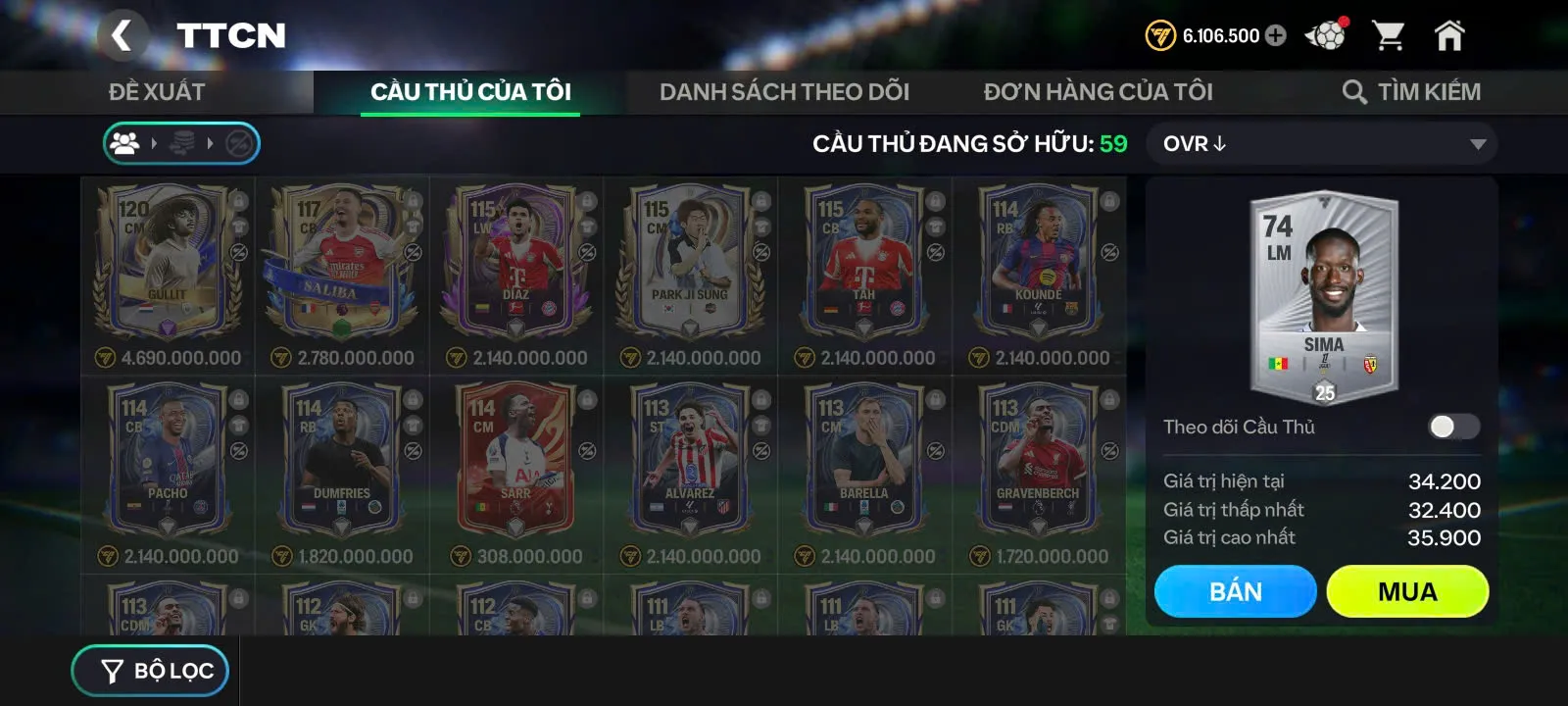1568x706 pixels.
Task: Expand the first chevron inside the filter pill
Action: point(155,142)
